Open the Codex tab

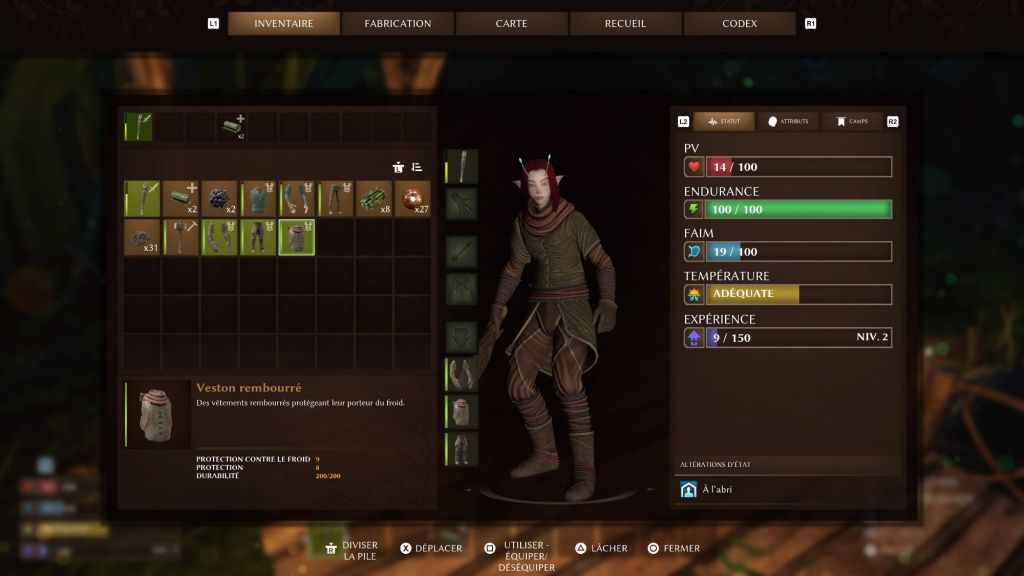[739, 23]
